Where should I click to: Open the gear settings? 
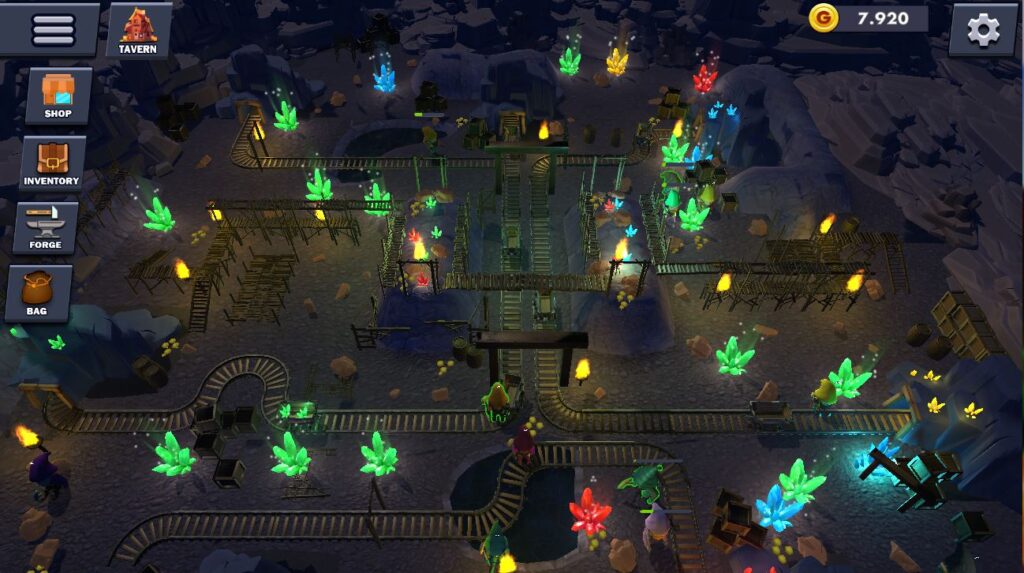point(982,30)
